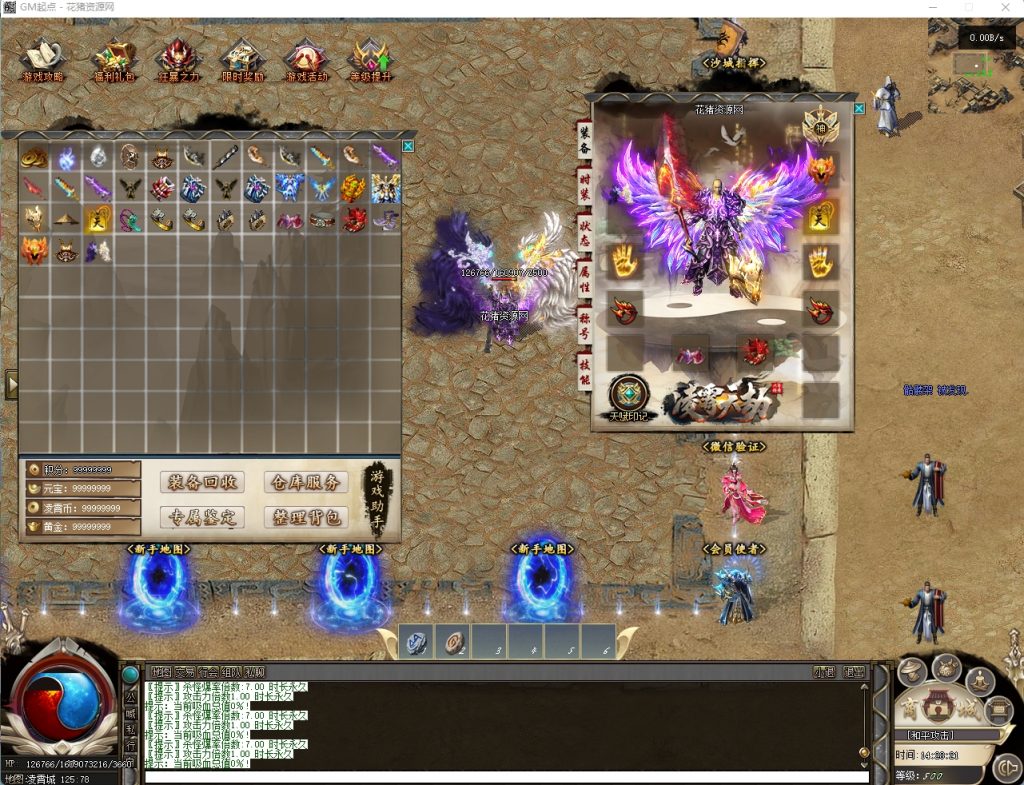1024x785 pixels.
Task: Activate the 狂暴之力 icon
Action: (x=177, y=59)
